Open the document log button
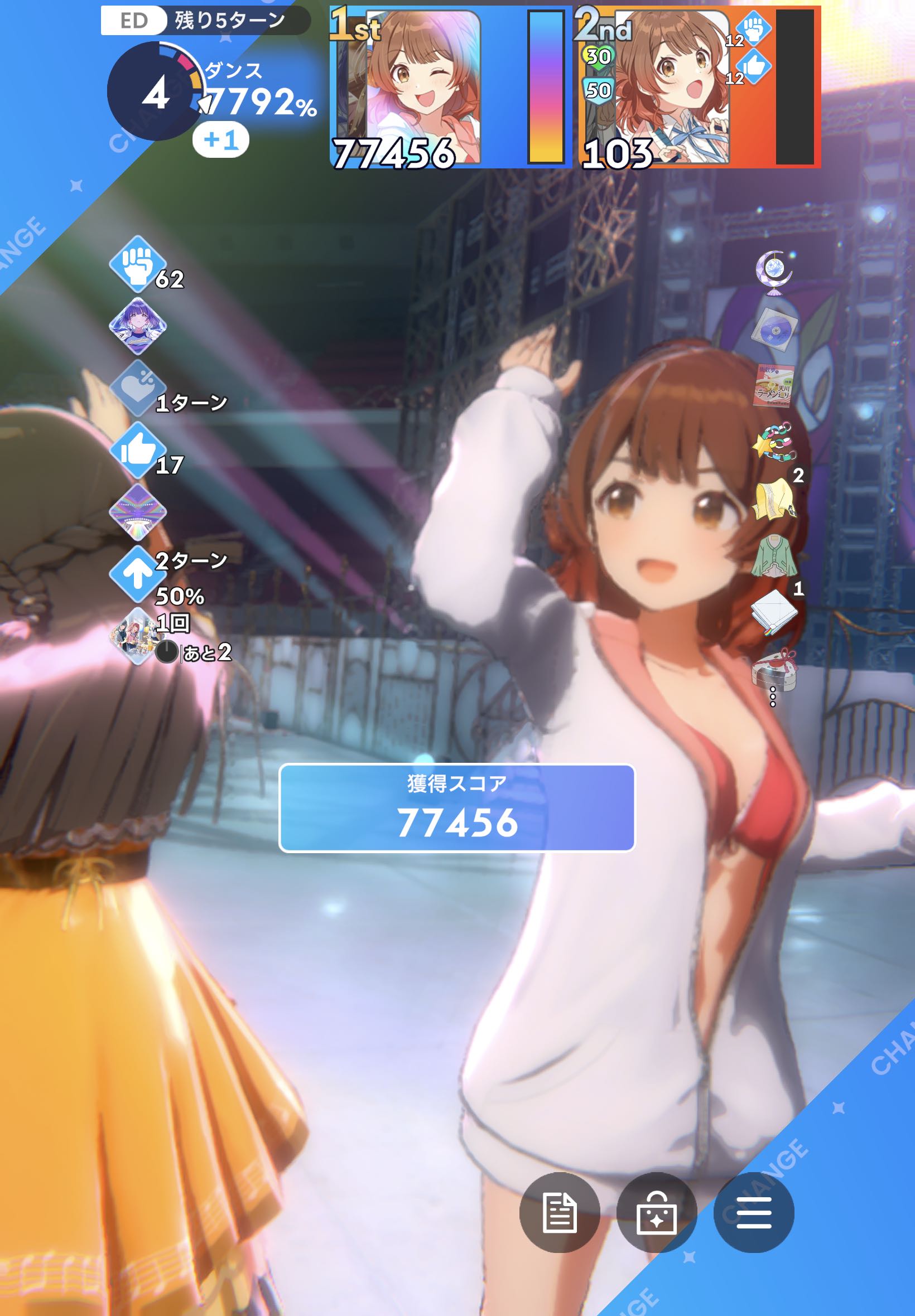The height and width of the screenshot is (1316, 915). click(560, 1212)
